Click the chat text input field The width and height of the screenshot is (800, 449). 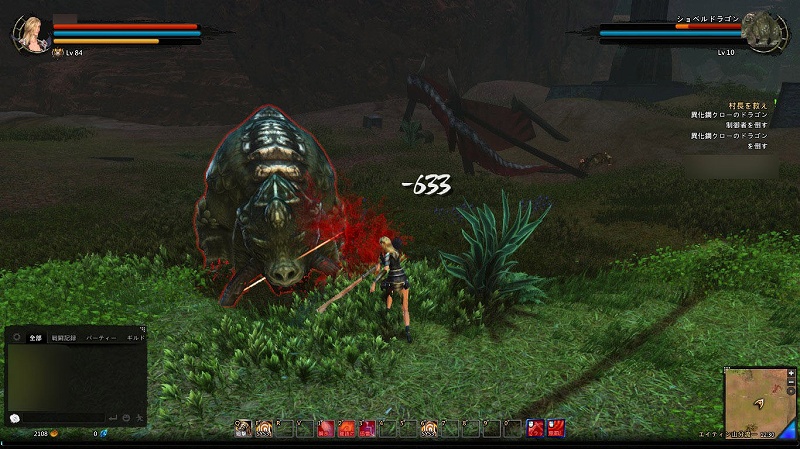pos(62,416)
